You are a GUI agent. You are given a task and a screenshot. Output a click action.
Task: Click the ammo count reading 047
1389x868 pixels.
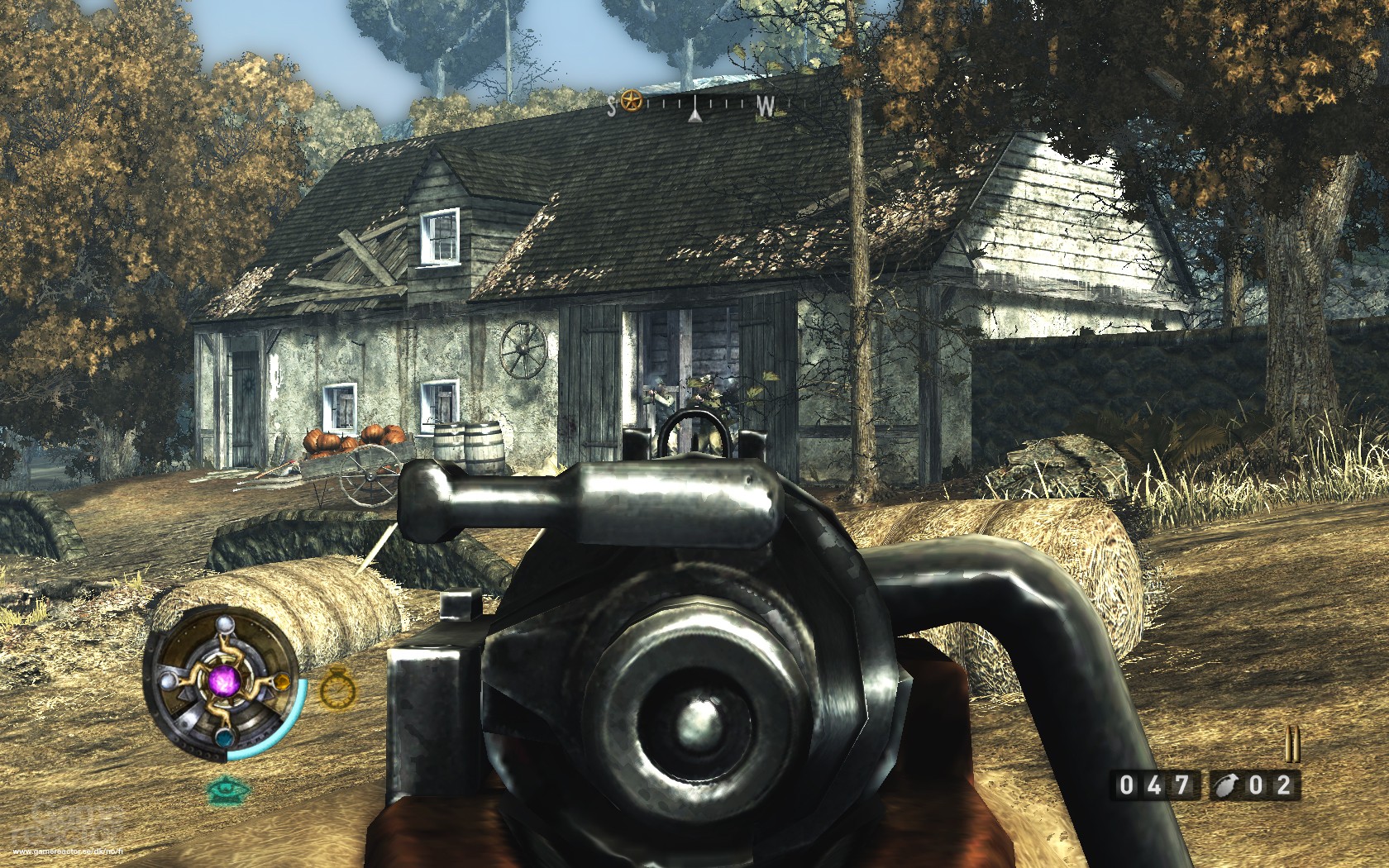coord(1153,785)
